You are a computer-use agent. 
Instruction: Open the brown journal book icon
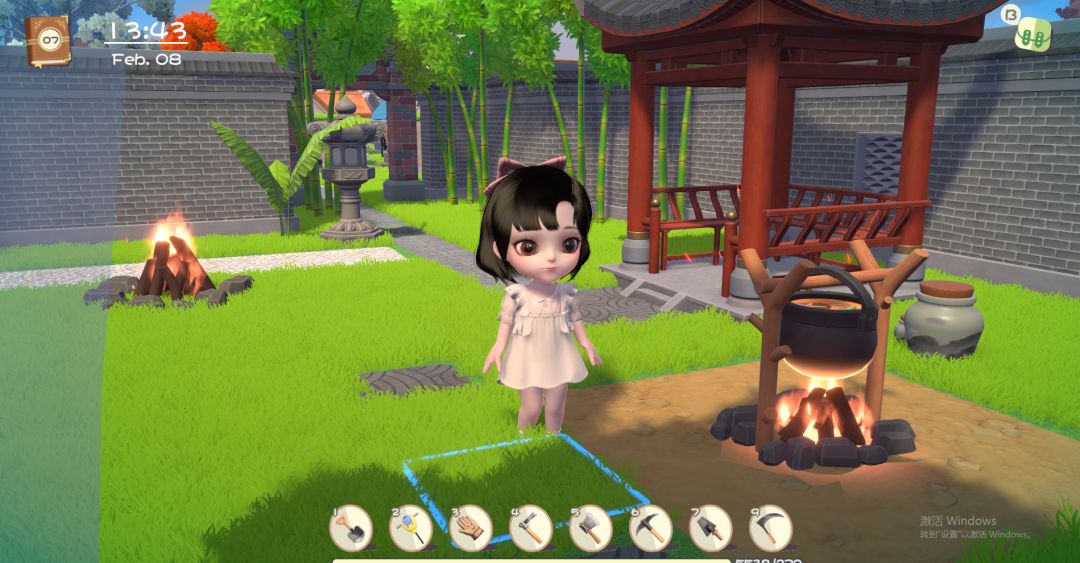click(x=47, y=40)
